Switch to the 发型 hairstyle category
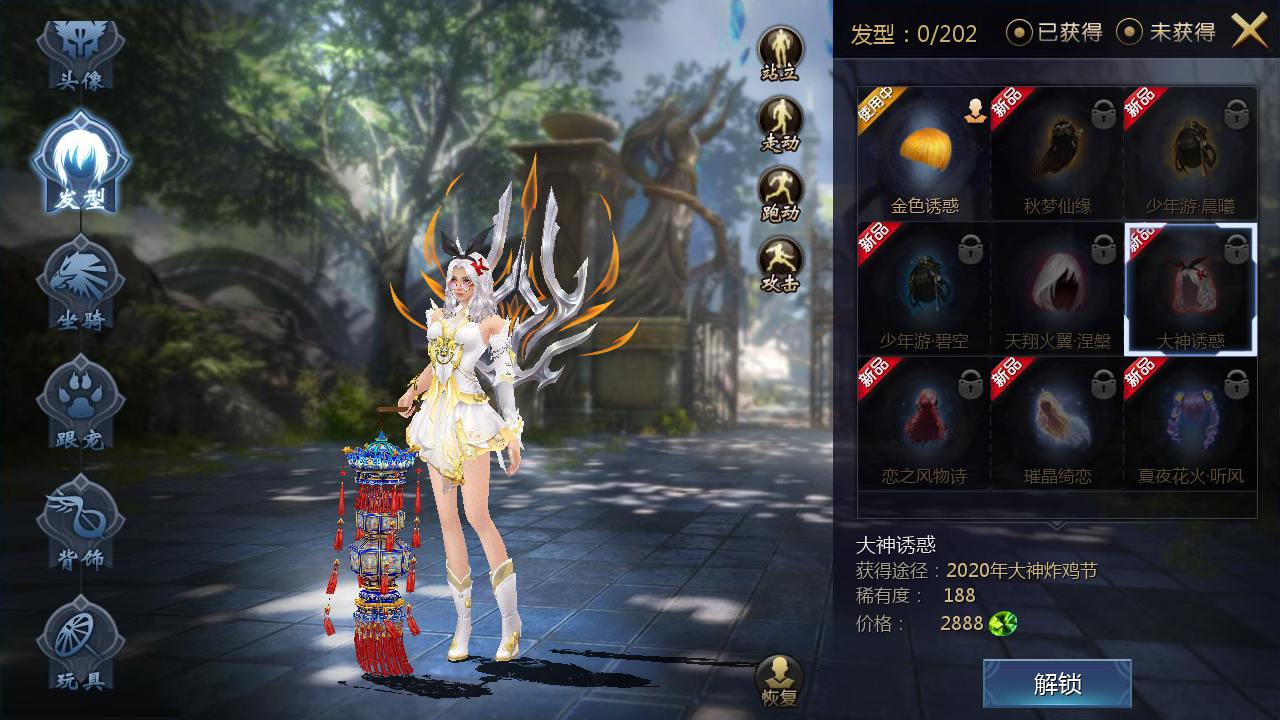The image size is (1280, 720). 80,165
